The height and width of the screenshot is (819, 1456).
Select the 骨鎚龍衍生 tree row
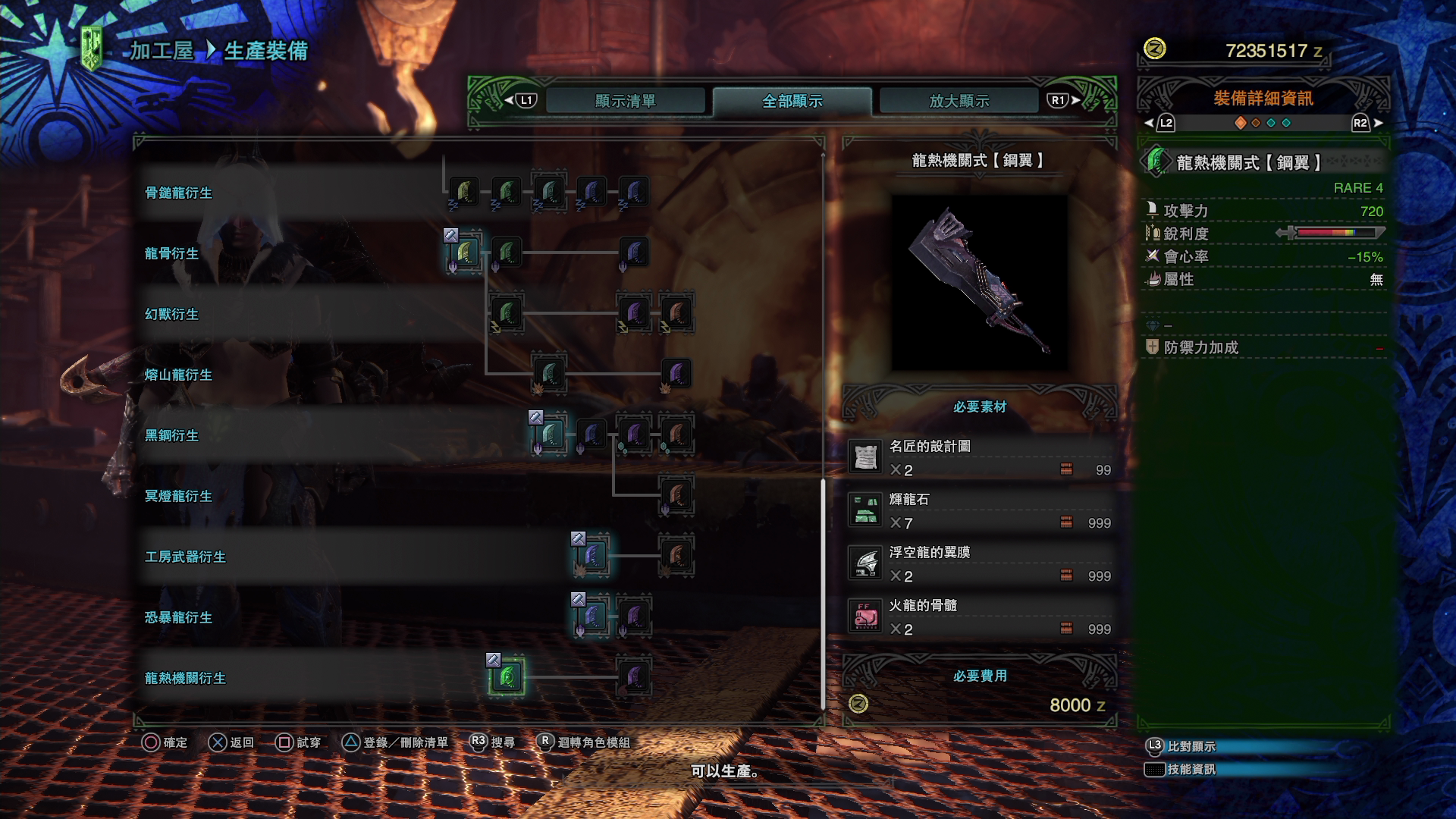(x=178, y=193)
